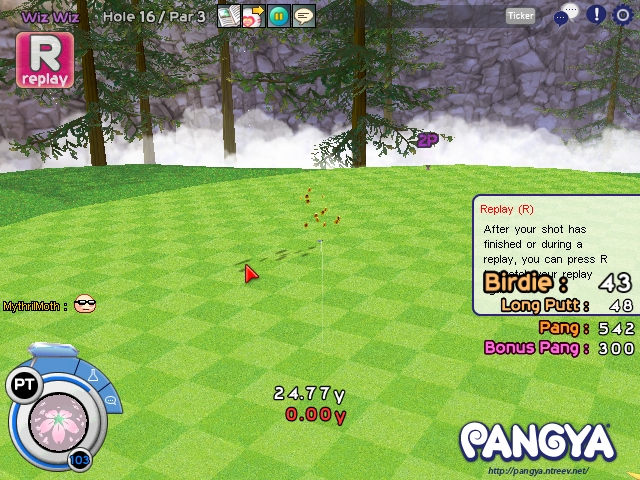Select the PT putter club badge
Viewport: 640px width, 480px height.
click(x=23, y=385)
